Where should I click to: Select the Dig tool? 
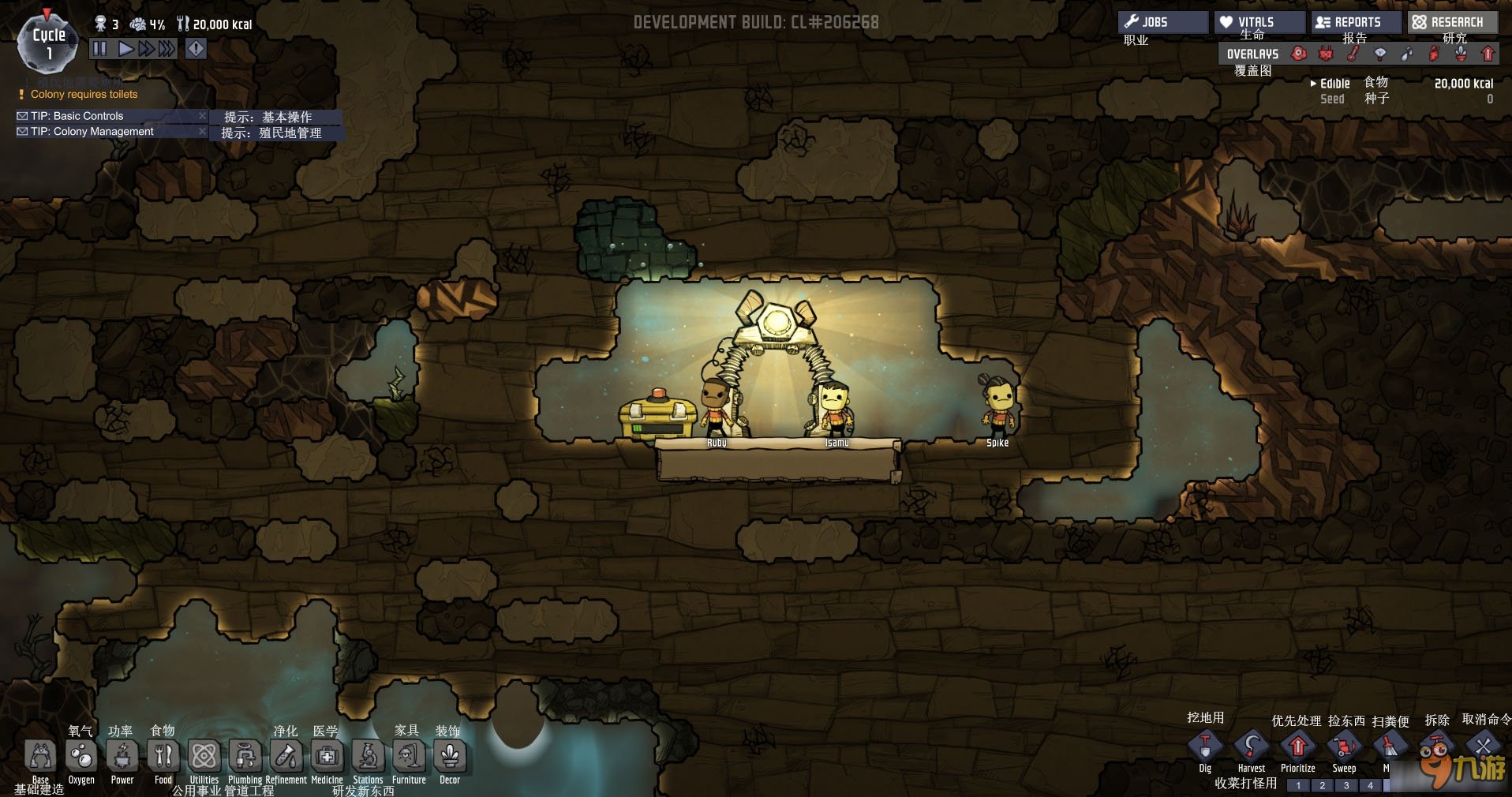coord(1205,746)
